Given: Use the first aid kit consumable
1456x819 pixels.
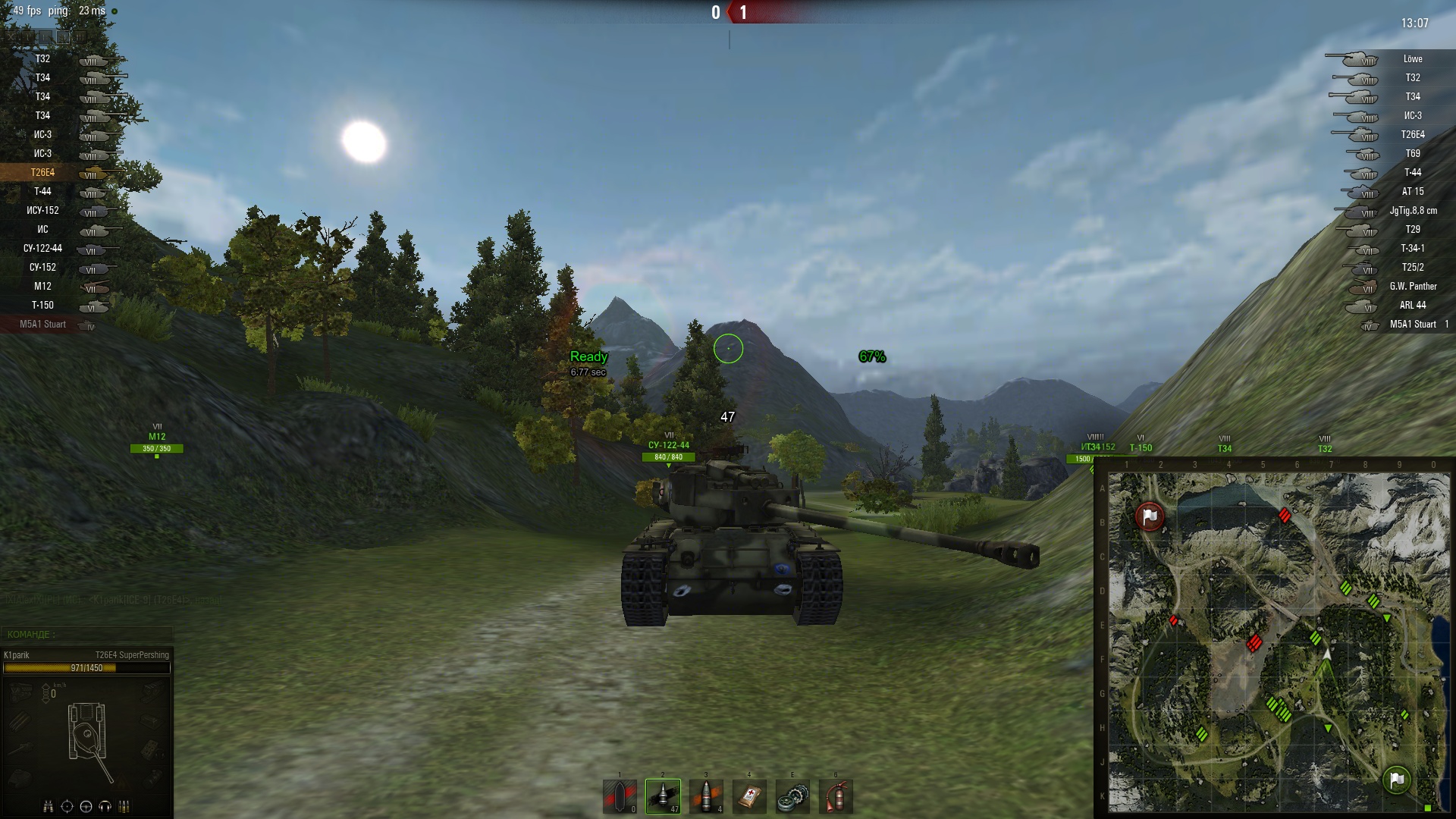Looking at the screenshot, I should pos(749,796).
